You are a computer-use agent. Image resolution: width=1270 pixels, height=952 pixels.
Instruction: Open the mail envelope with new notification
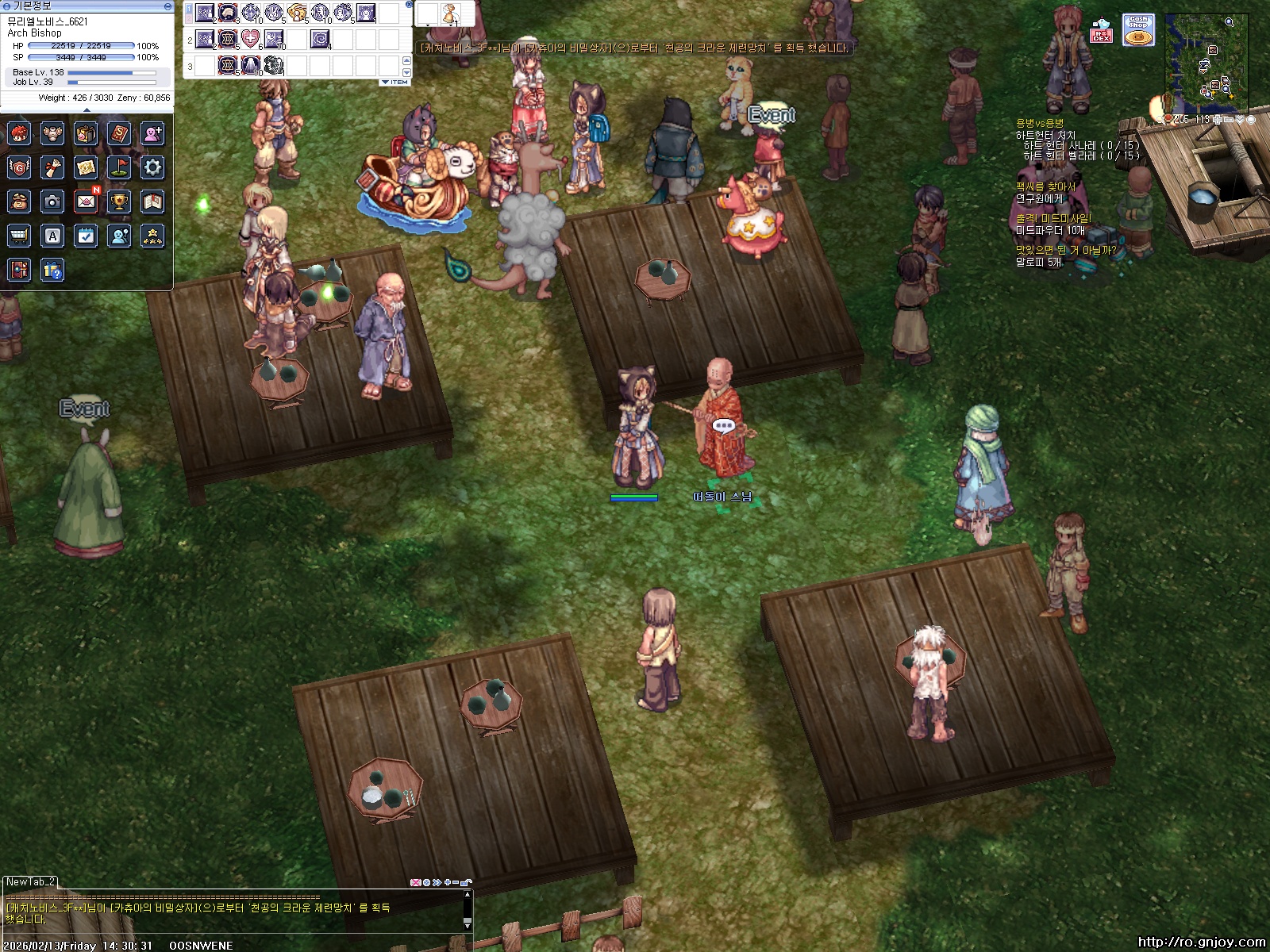(86, 202)
